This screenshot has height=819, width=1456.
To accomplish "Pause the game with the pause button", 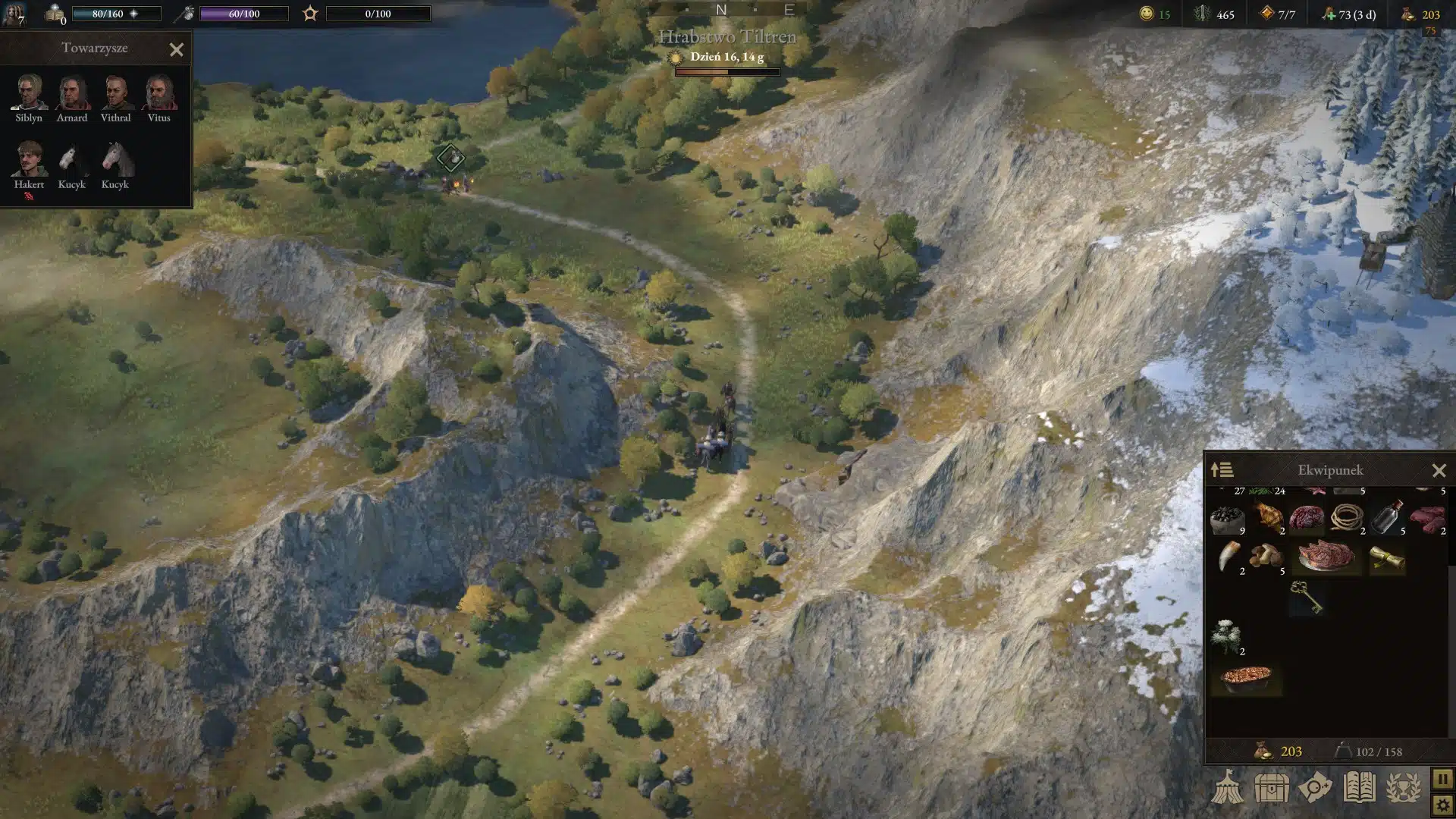I will click(1442, 779).
